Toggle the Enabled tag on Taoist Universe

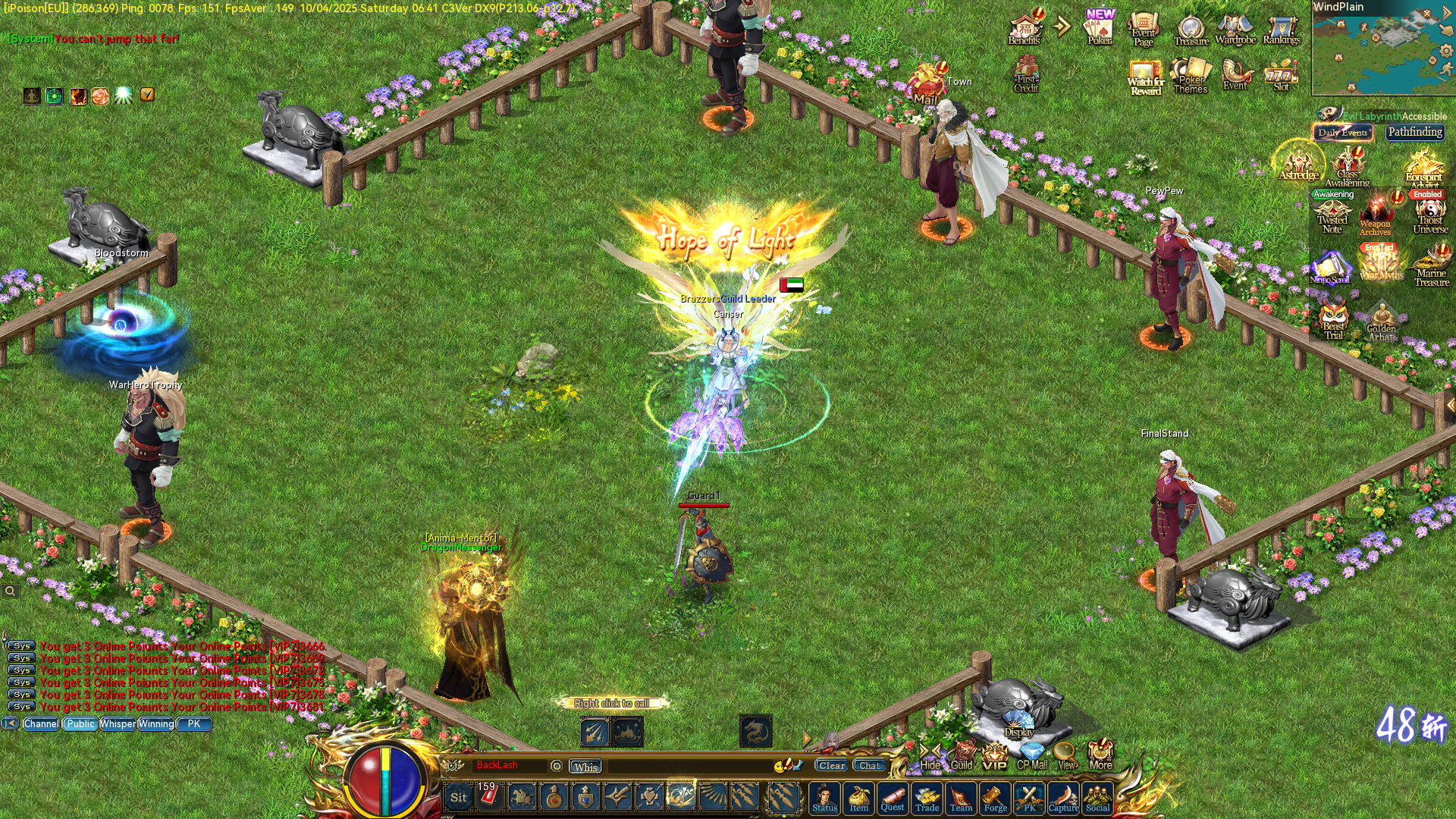[1427, 194]
